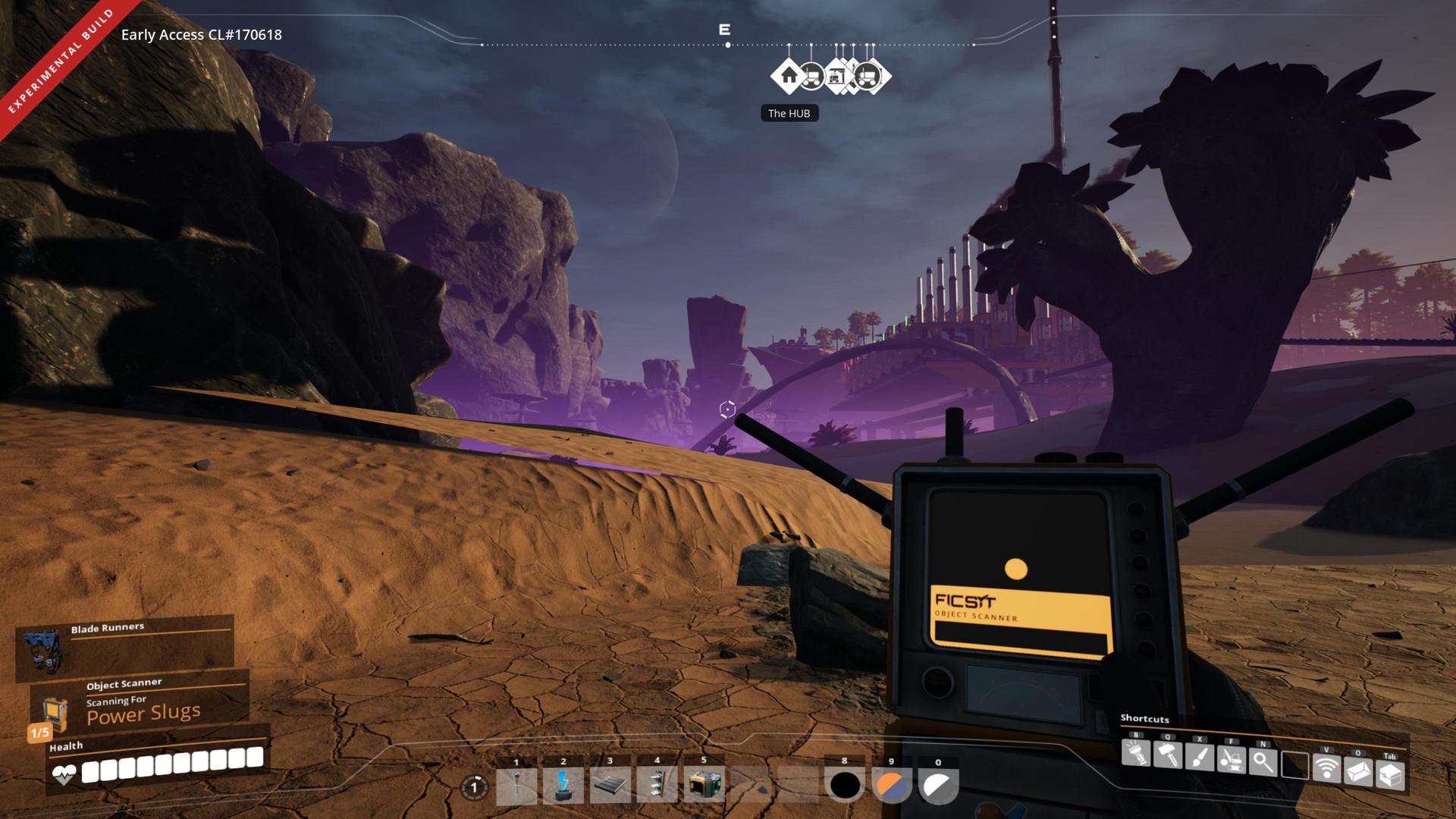Select the green-and-yellow machine in slot 5
This screenshot has width=1456, height=819.
[x=704, y=785]
